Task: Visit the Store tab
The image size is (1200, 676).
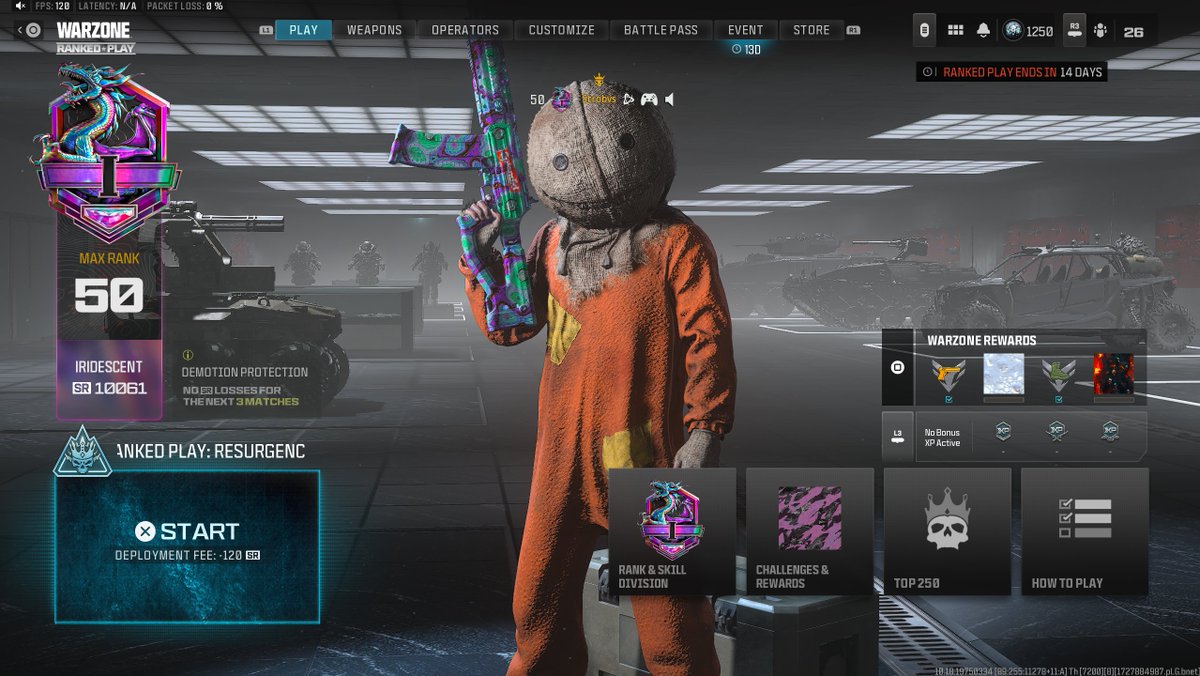Action: point(811,30)
